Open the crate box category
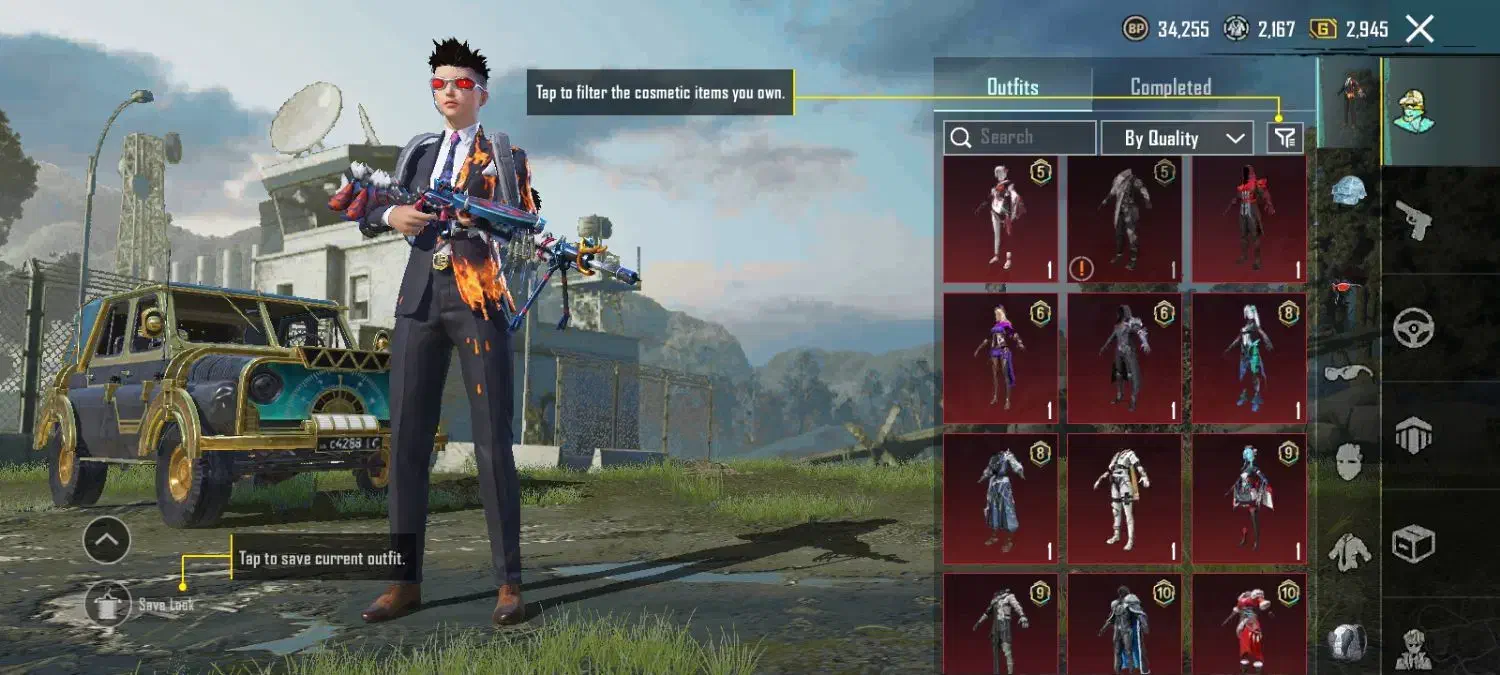Screen dimensions: 1500x675 (x=1414, y=543)
